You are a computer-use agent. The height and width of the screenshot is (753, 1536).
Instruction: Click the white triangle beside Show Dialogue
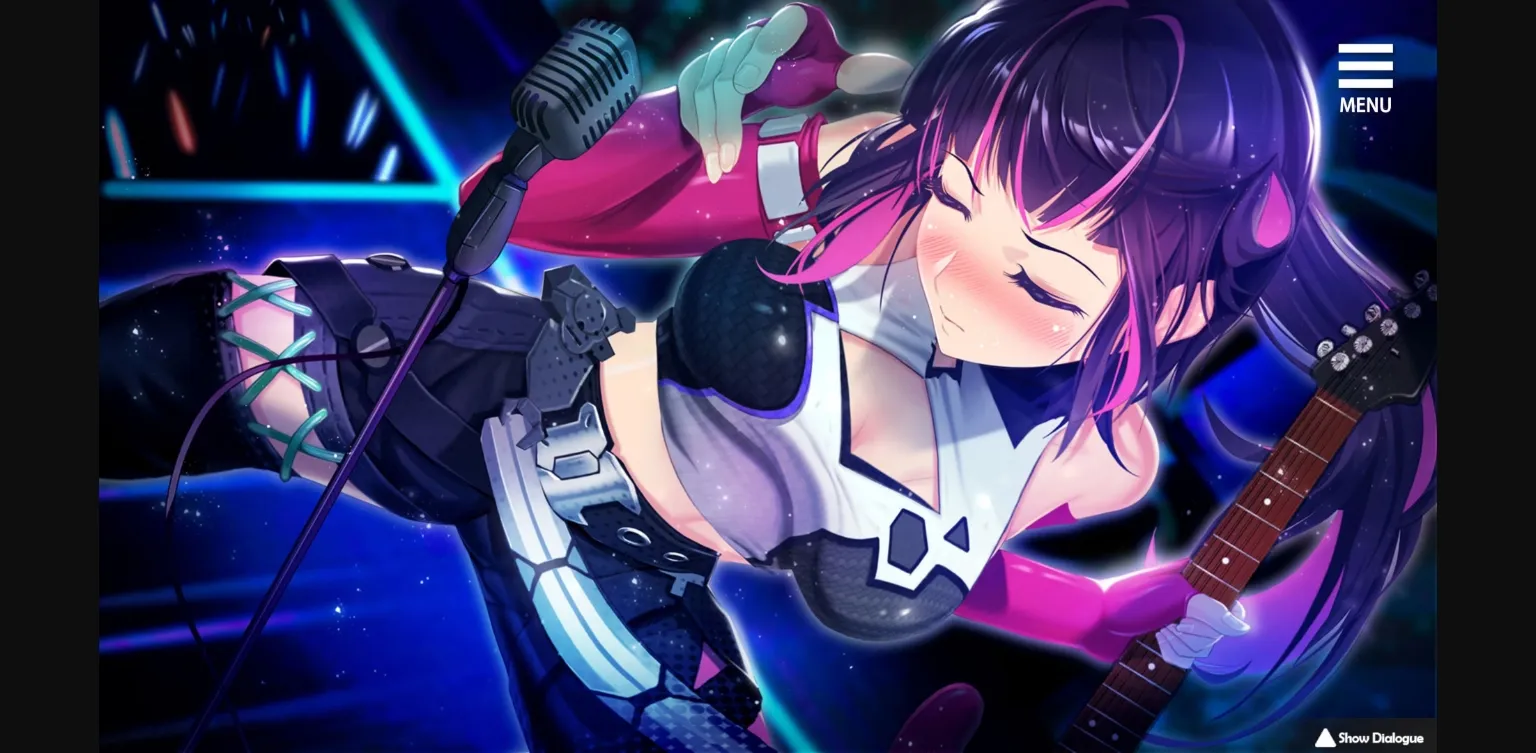point(1324,738)
